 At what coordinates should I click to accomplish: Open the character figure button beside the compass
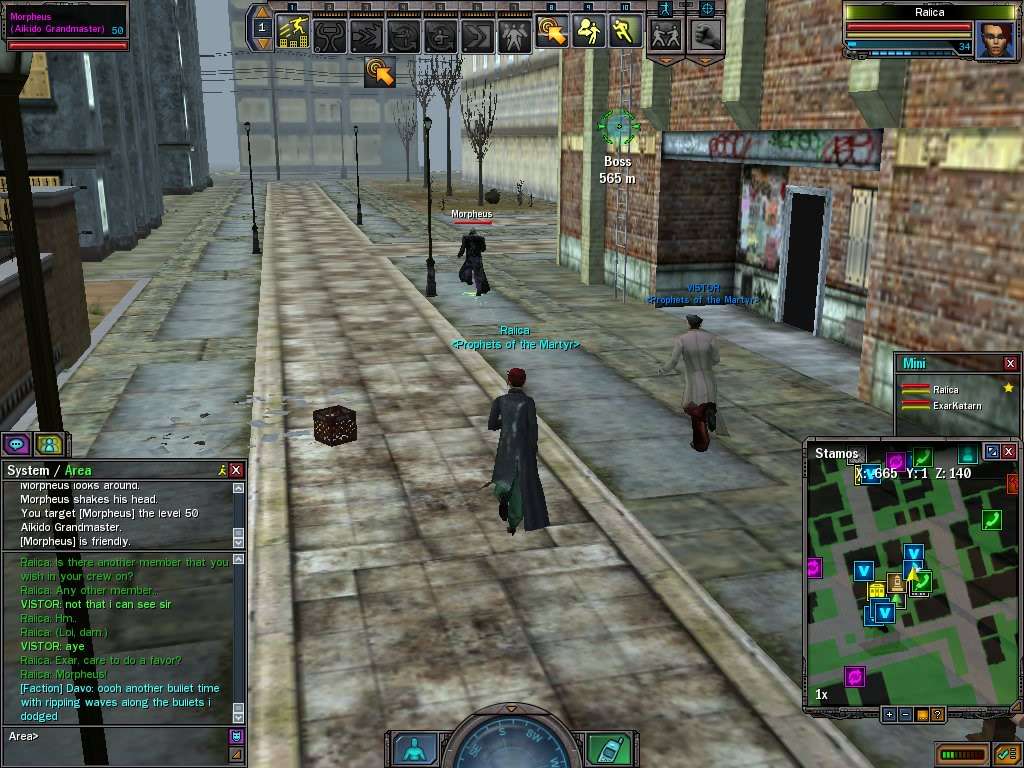coord(414,748)
